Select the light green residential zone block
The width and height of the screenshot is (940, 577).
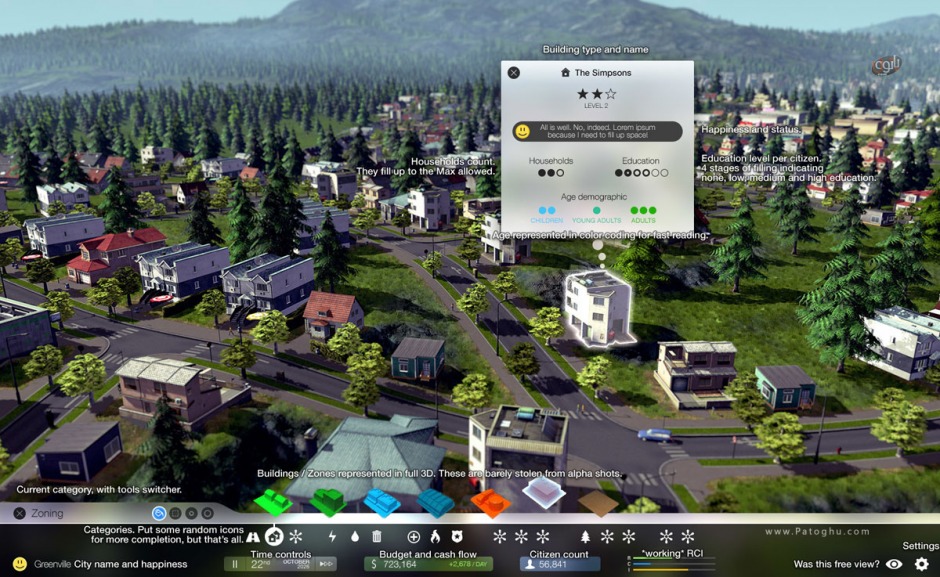271,500
